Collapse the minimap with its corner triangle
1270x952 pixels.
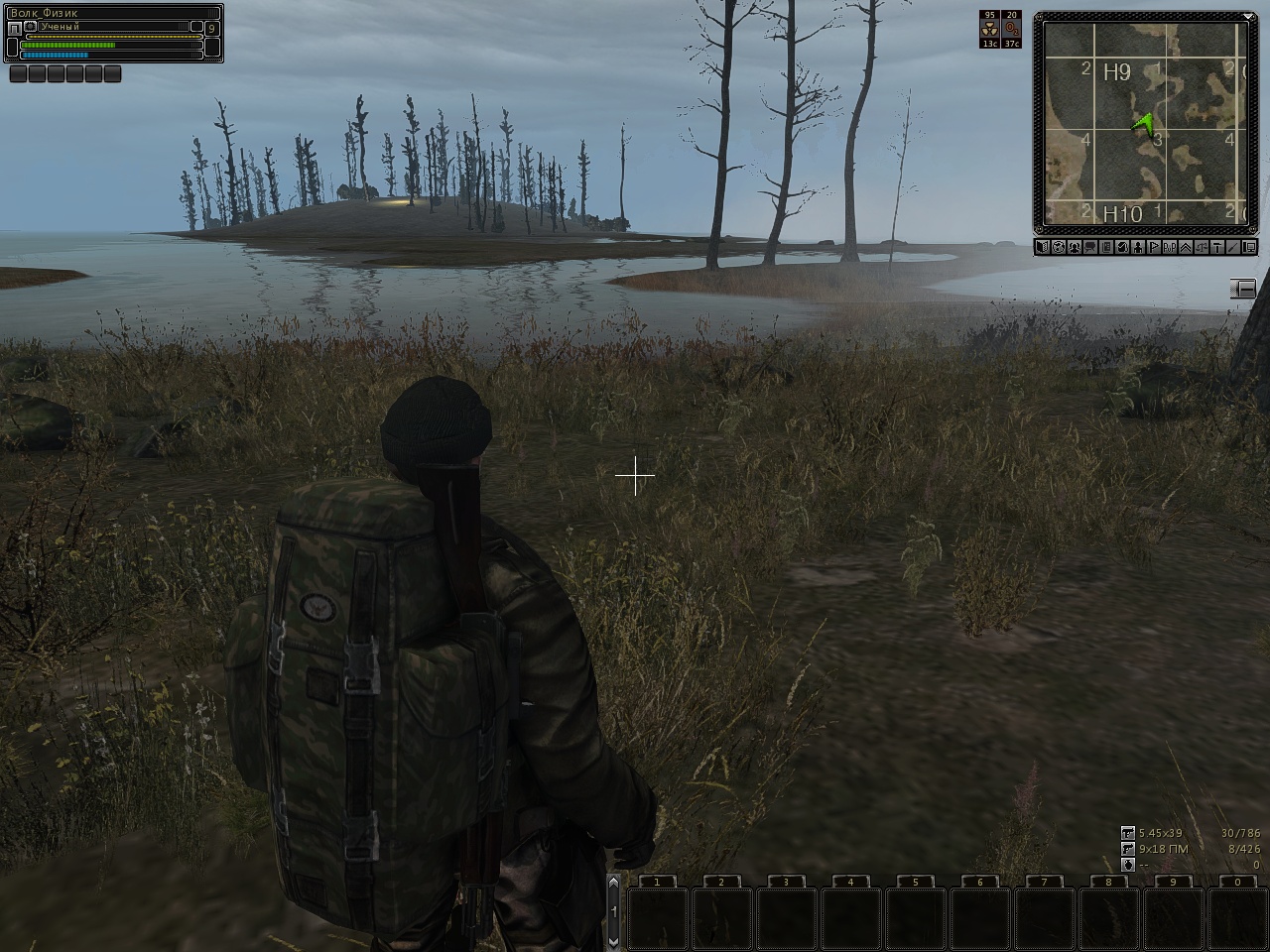pos(1249,16)
